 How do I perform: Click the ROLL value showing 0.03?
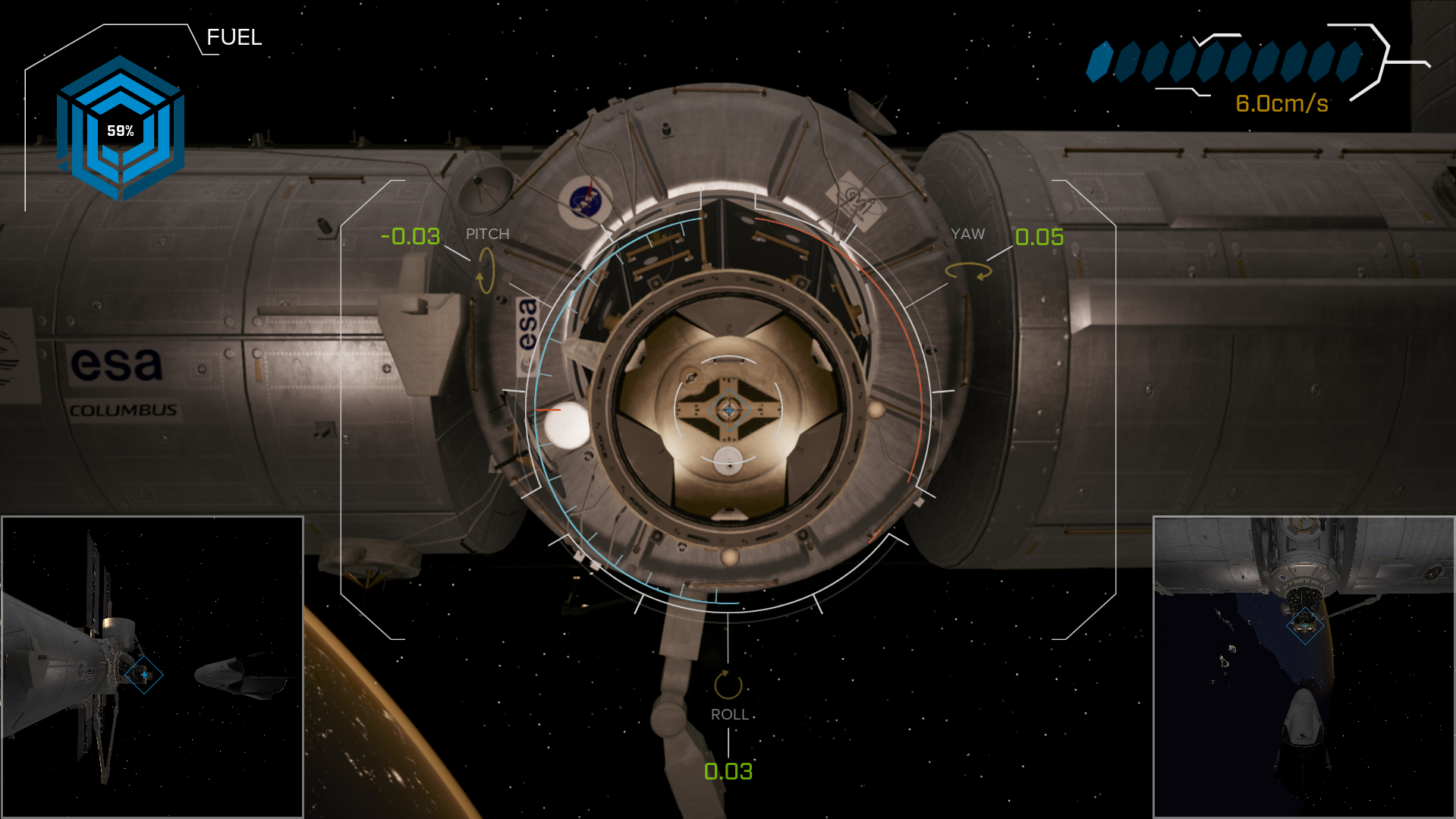[728, 772]
